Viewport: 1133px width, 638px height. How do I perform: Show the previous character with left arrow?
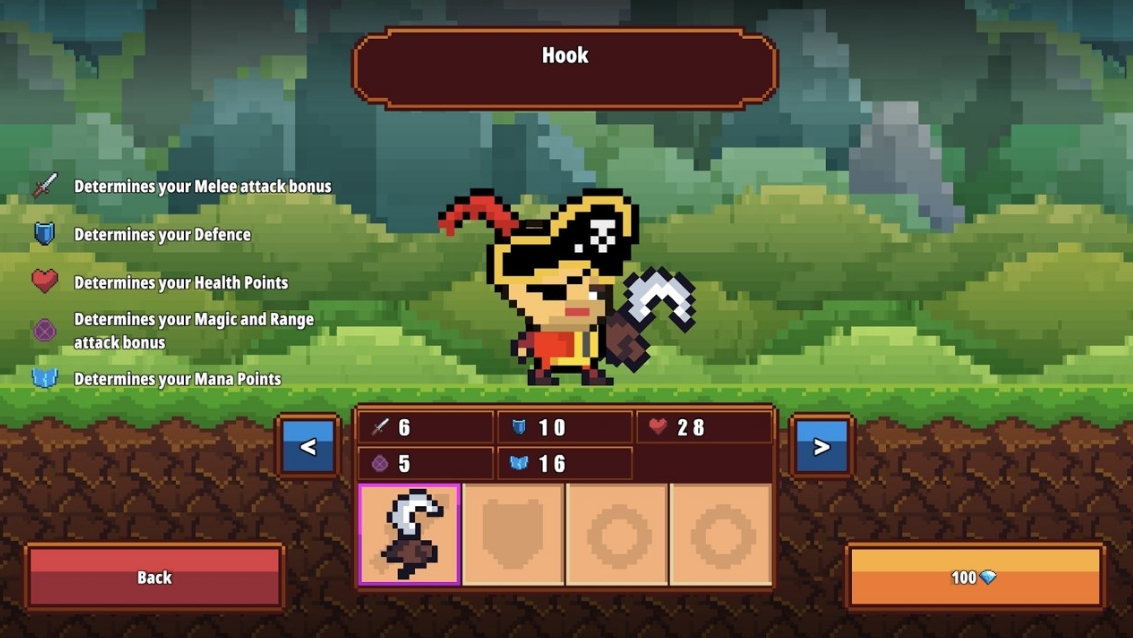coord(308,446)
